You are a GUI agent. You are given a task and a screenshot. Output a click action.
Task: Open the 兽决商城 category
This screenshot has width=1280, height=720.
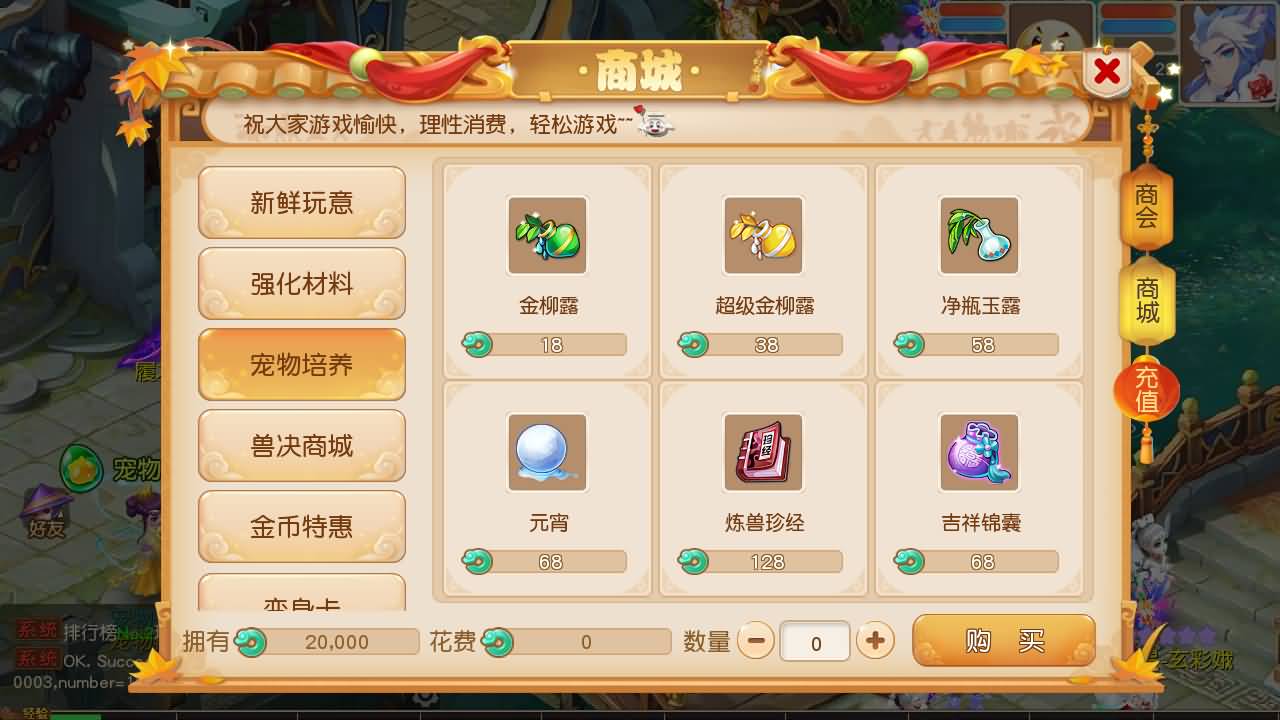301,445
